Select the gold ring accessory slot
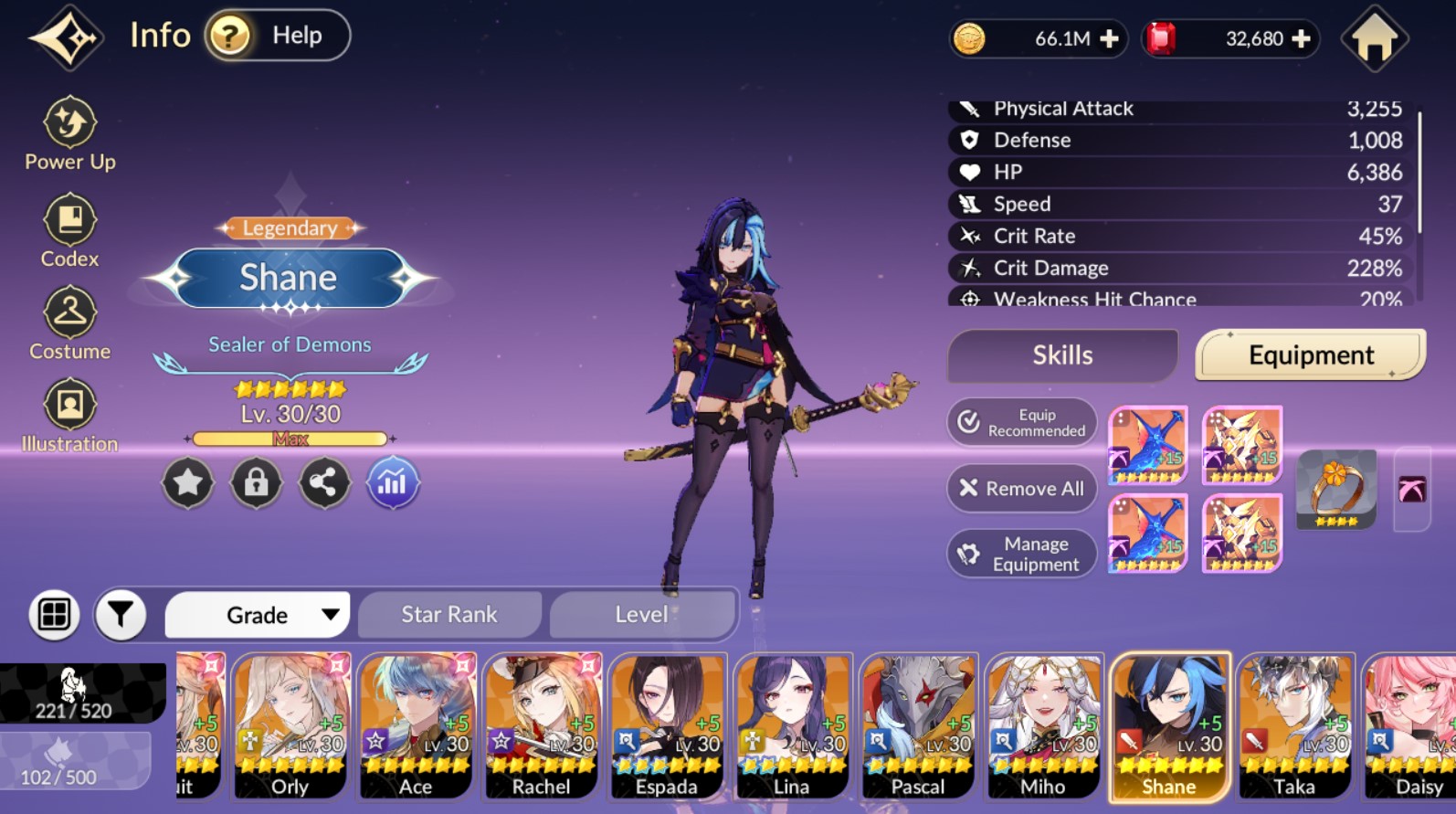 pos(1335,490)
